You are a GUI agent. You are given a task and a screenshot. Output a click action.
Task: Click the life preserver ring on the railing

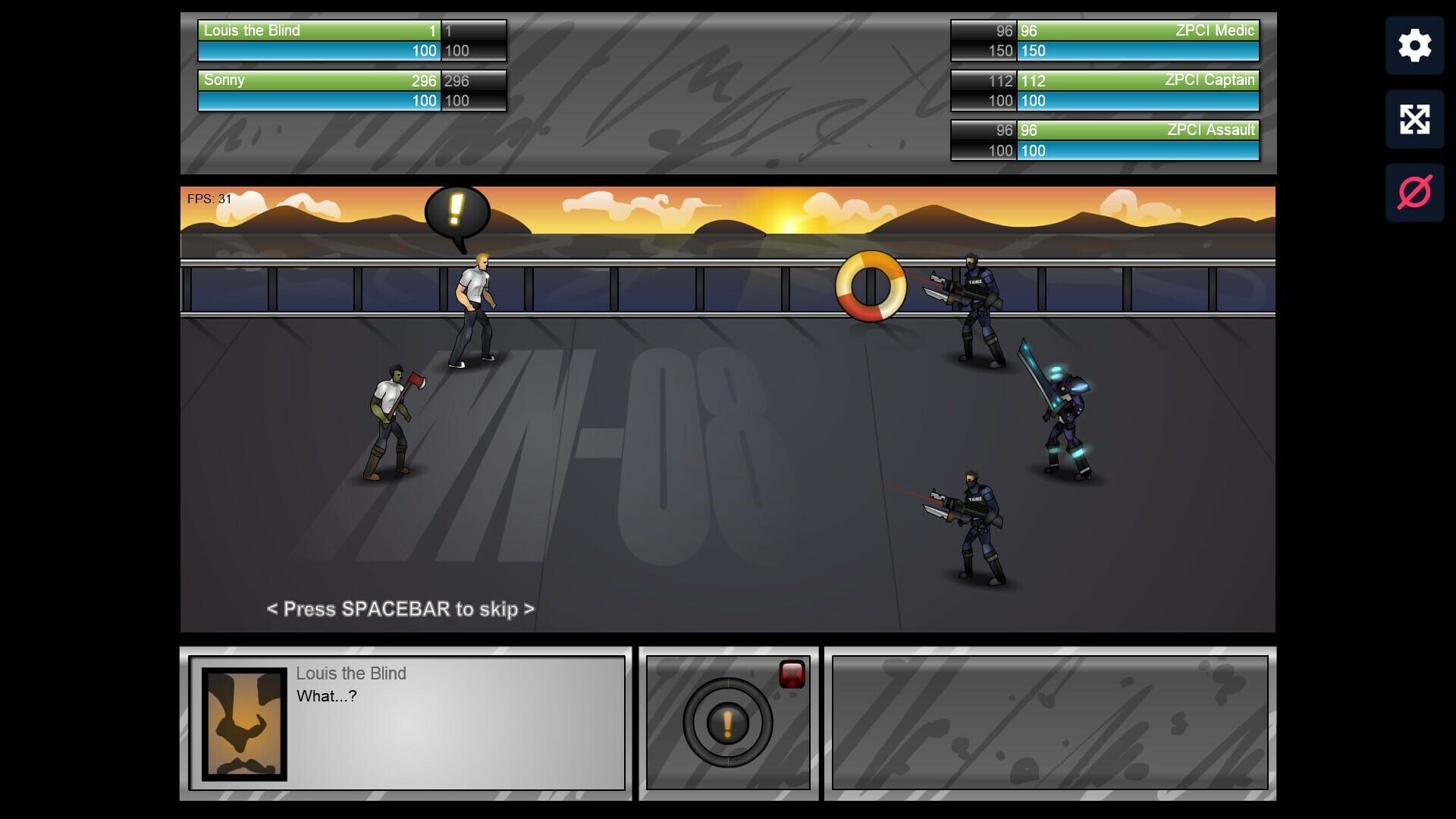871,287
